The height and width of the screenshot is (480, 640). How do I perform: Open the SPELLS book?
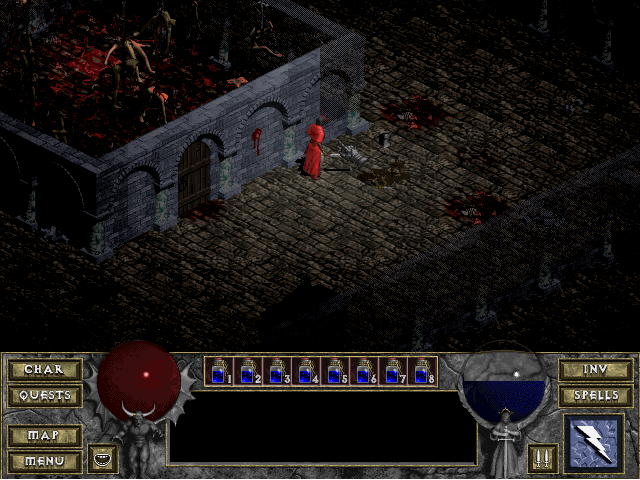pos(595,395)
